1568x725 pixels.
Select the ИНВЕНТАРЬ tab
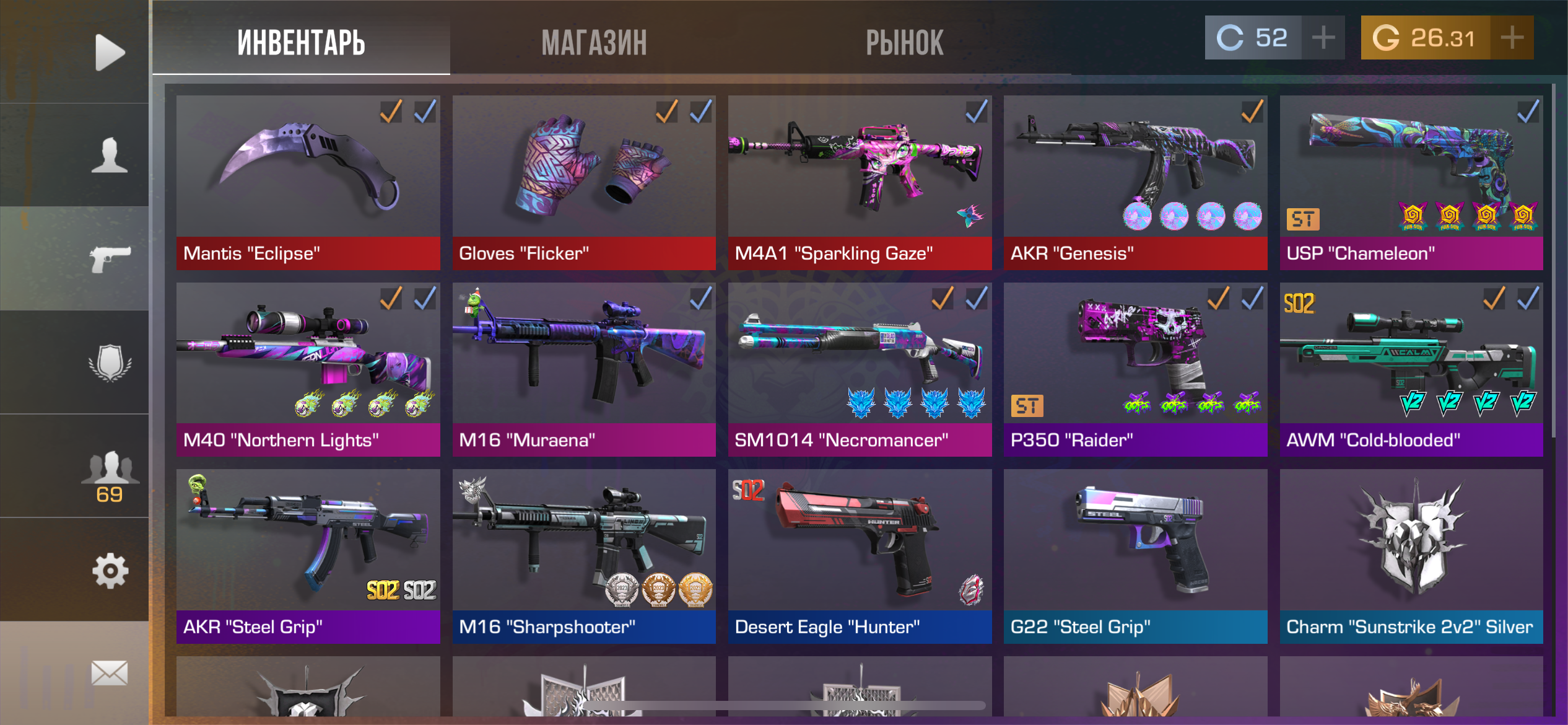pos(301,42)
